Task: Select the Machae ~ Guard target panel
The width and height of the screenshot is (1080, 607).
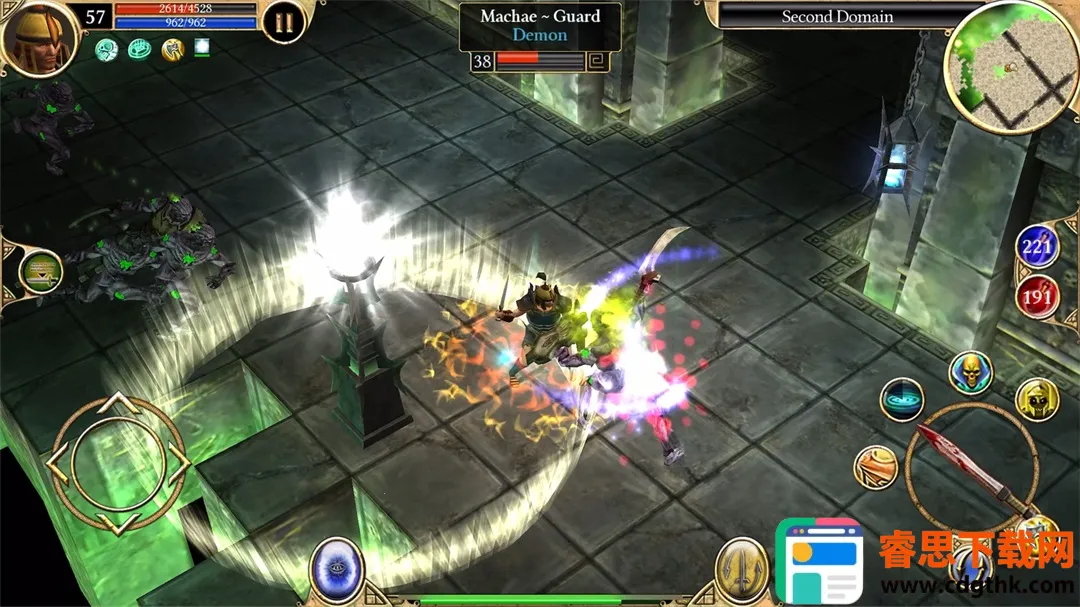Action: pyautogui.click(x=539, y=26)
